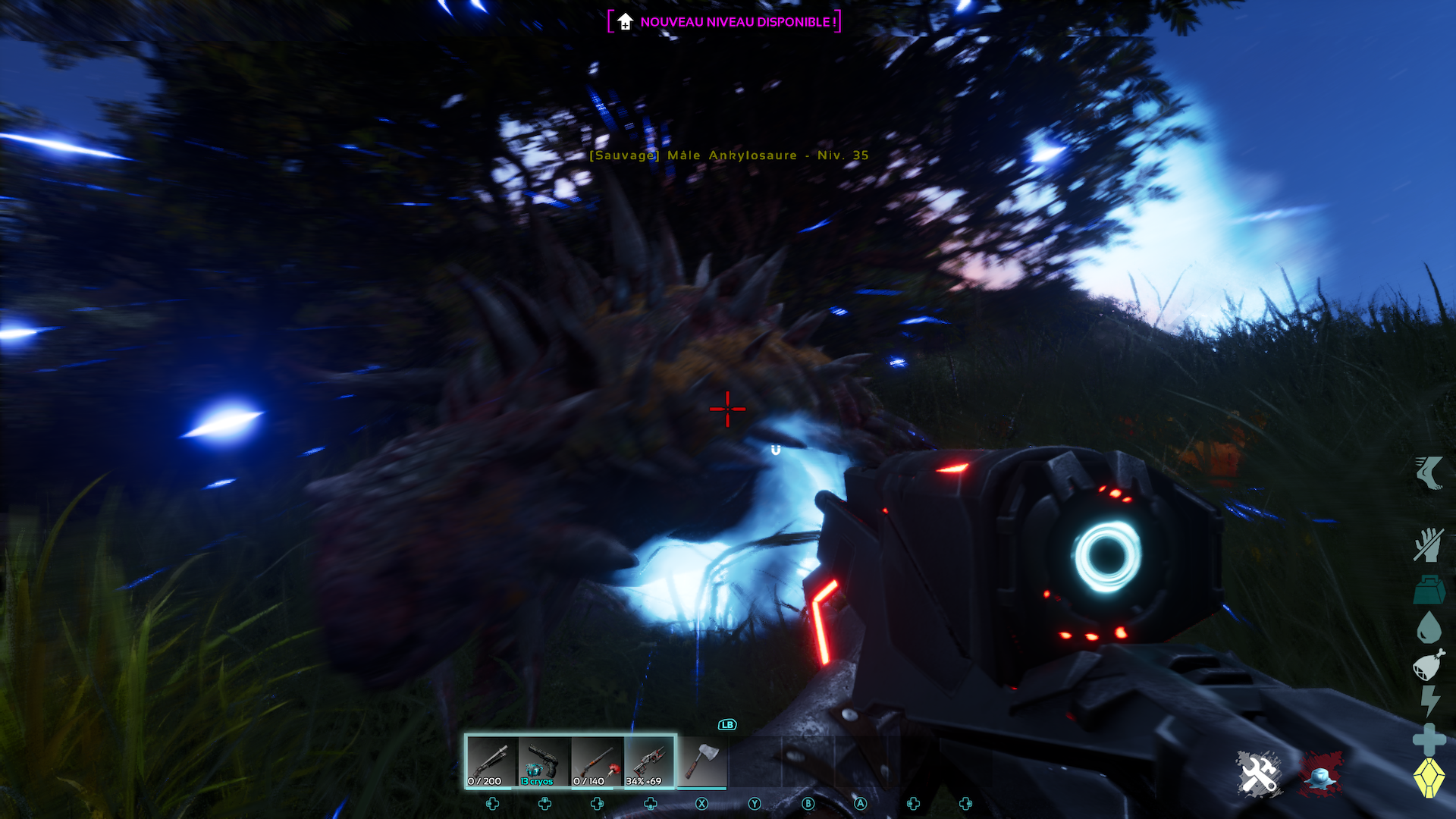Click the water droplet hydration icon

coord(1429,628)
